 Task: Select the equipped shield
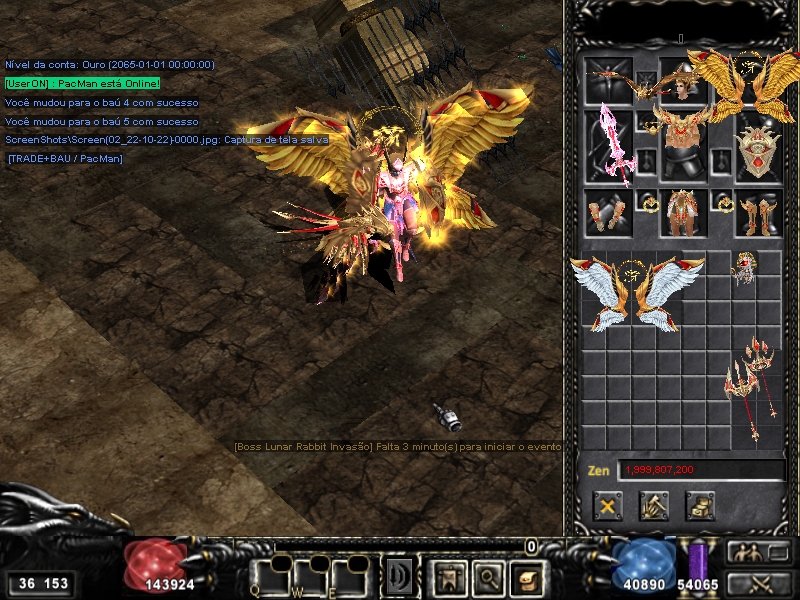(x=757, y=147)
